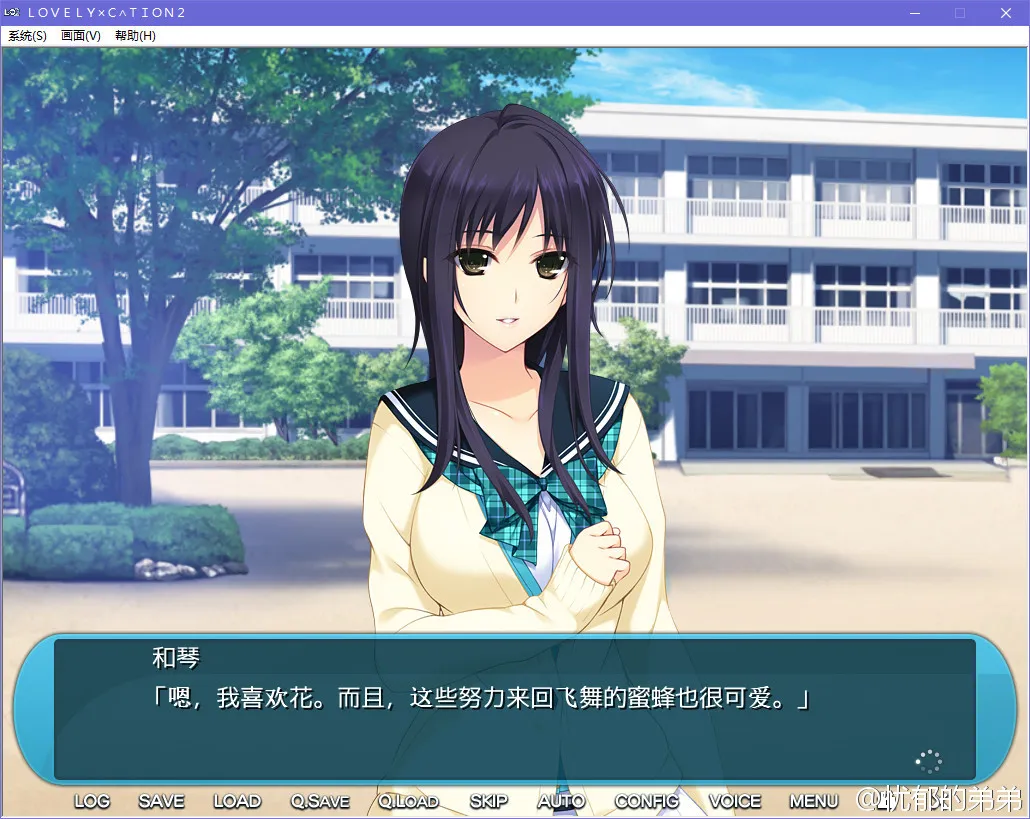Open the SAVE screen

click(161, 801)
